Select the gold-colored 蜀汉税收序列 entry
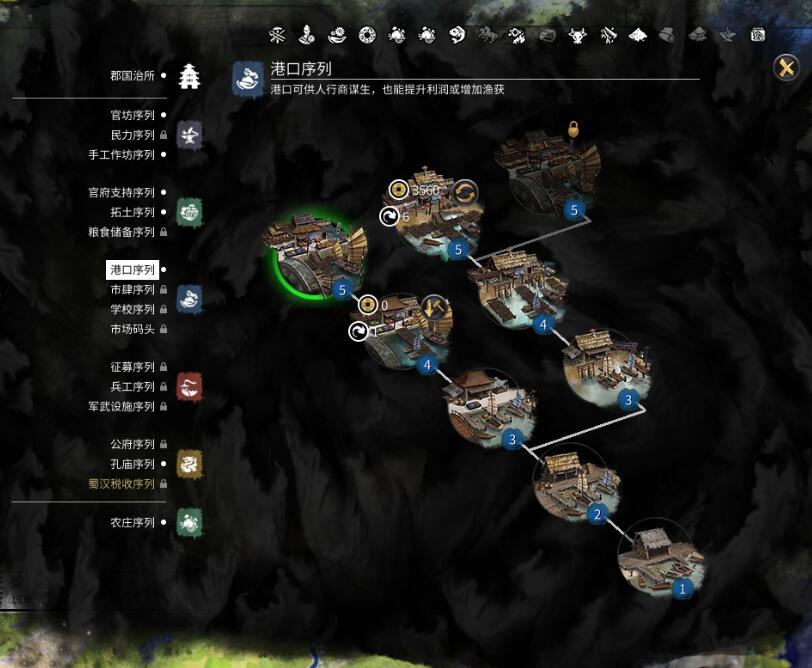This screenshot has height=668, width=812. (x=121, y=484)
